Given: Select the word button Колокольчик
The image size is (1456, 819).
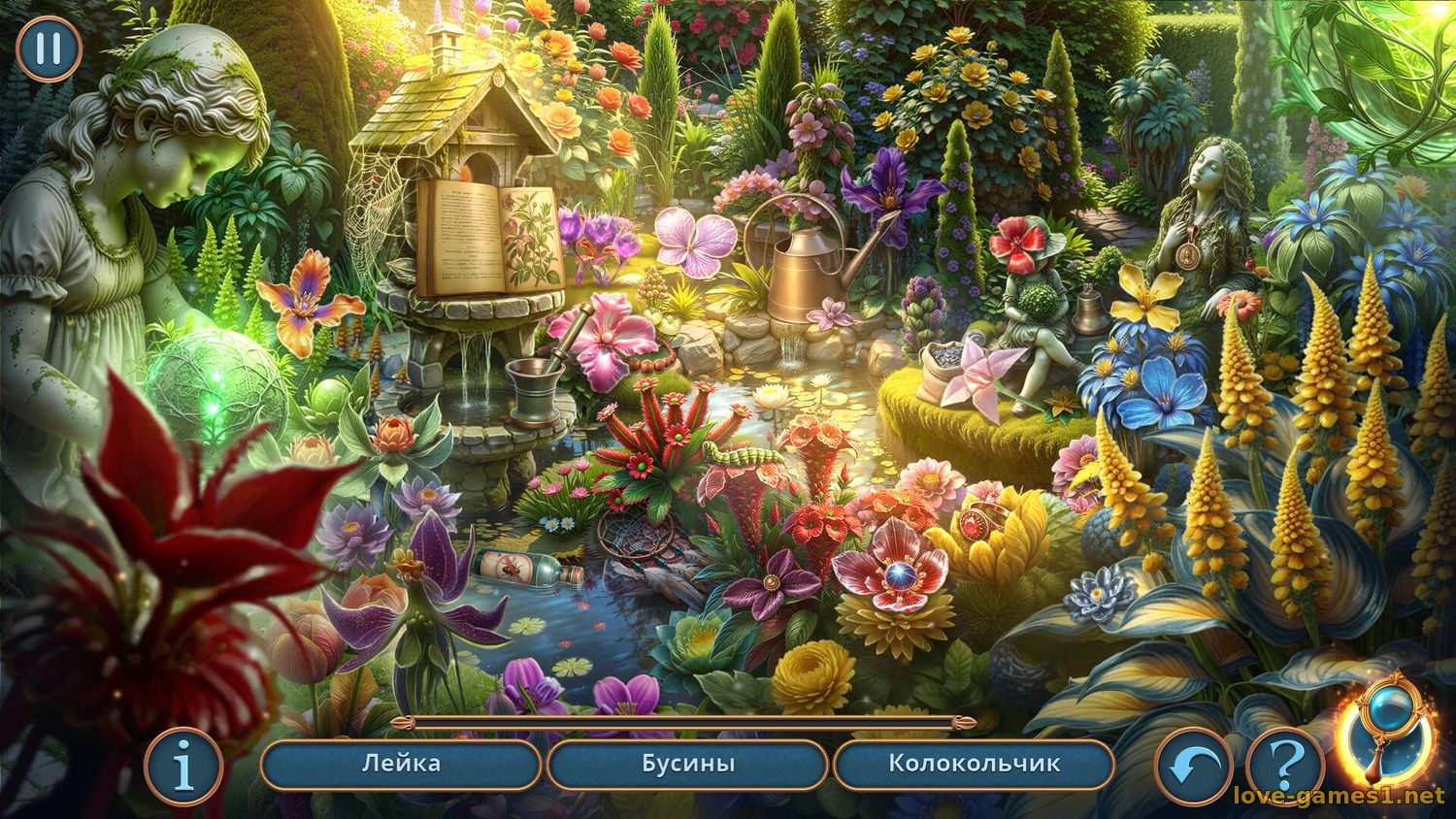Looking at the screenshot, I should (x=976, y=764).
